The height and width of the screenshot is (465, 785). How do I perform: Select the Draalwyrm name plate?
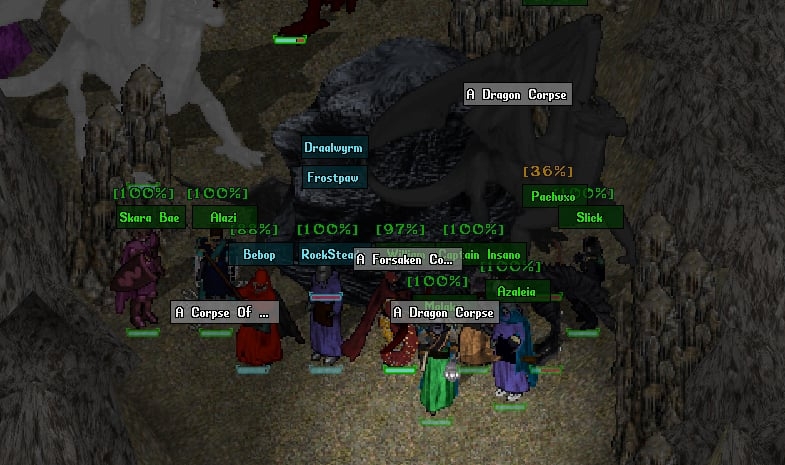[334, 148]
